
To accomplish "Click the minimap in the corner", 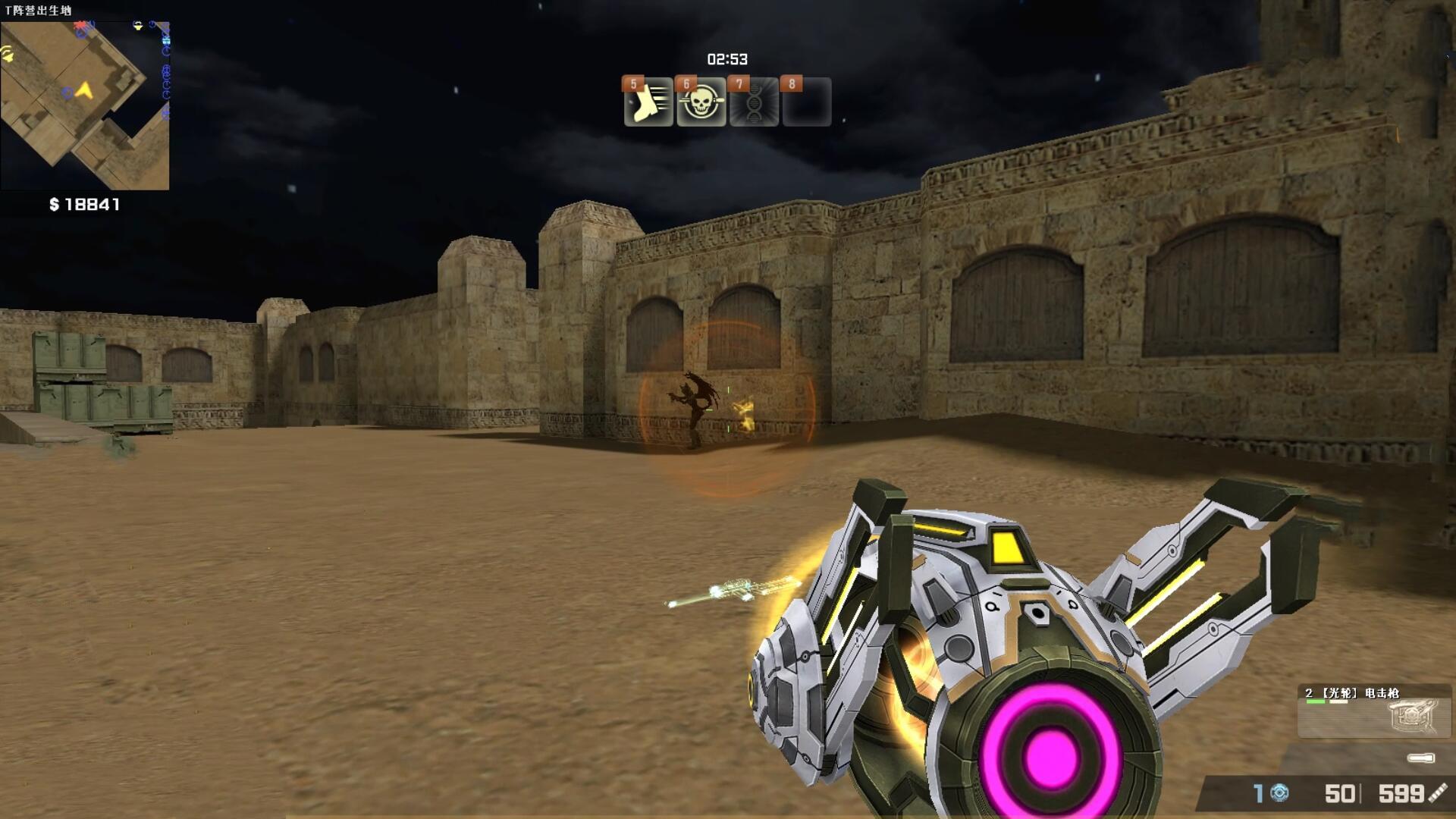I will [x=85, y=105].
